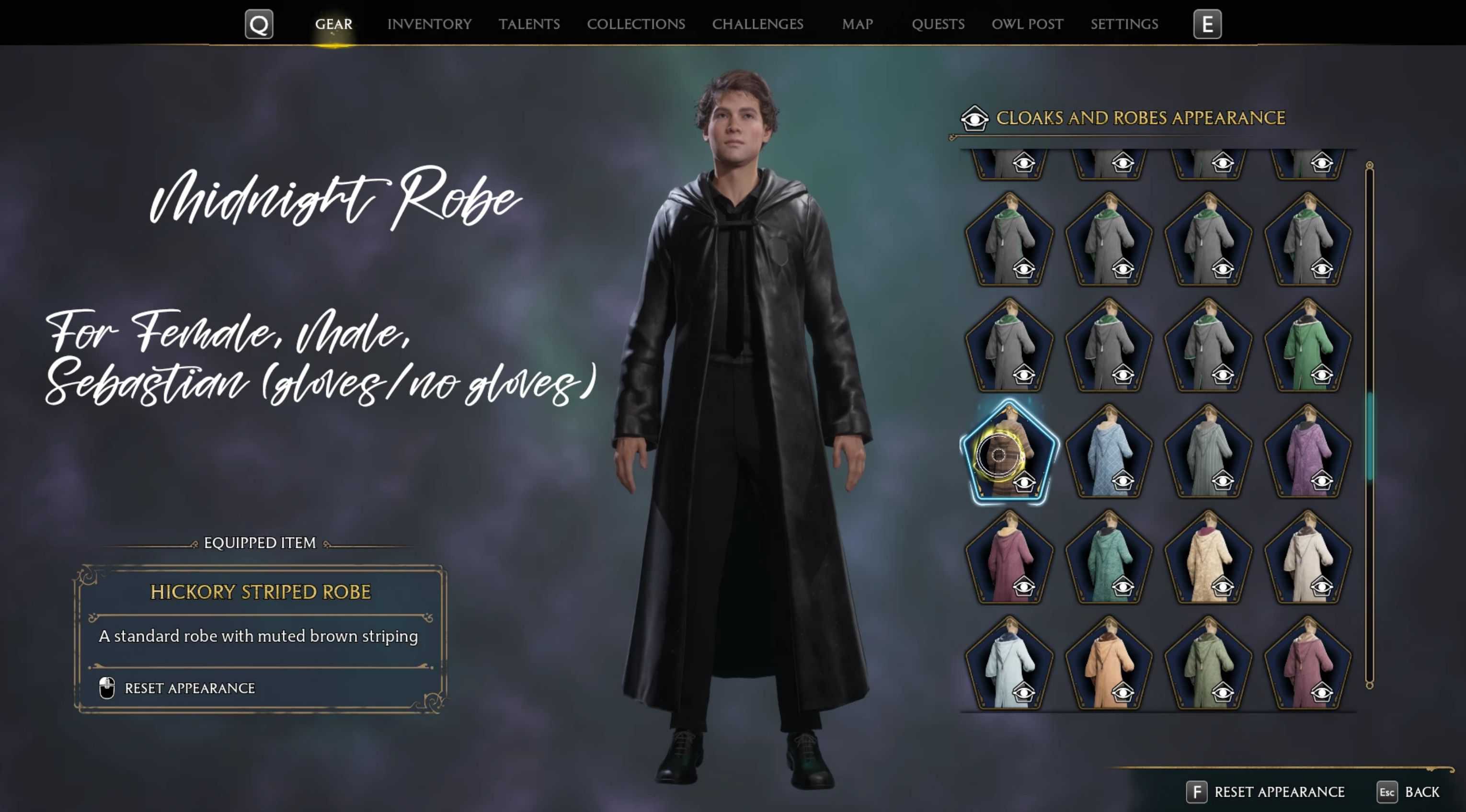This screenshot has height=812, width=1466.
Task: Select the orange robe appearance
Action: [1108, 664]
